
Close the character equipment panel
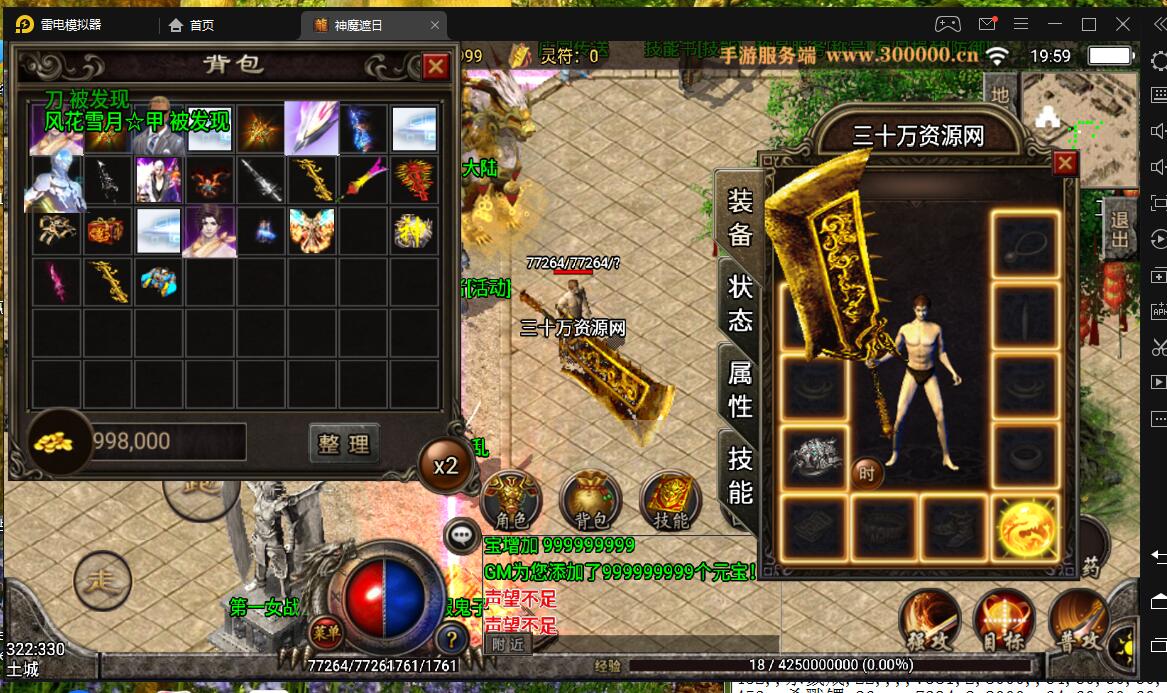tap(1065, 163)
